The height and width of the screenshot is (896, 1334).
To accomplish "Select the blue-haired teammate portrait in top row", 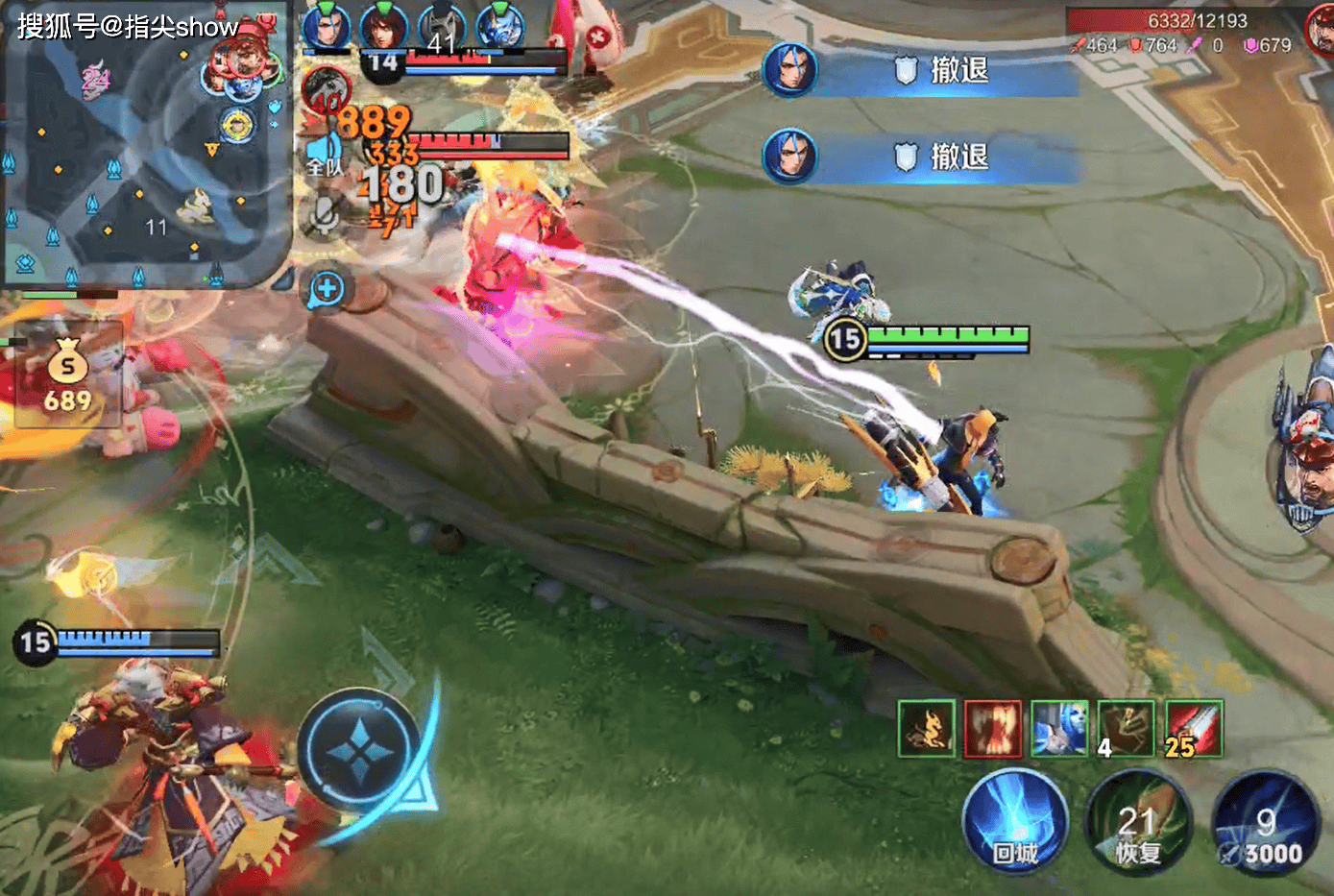I will (327, 26).
